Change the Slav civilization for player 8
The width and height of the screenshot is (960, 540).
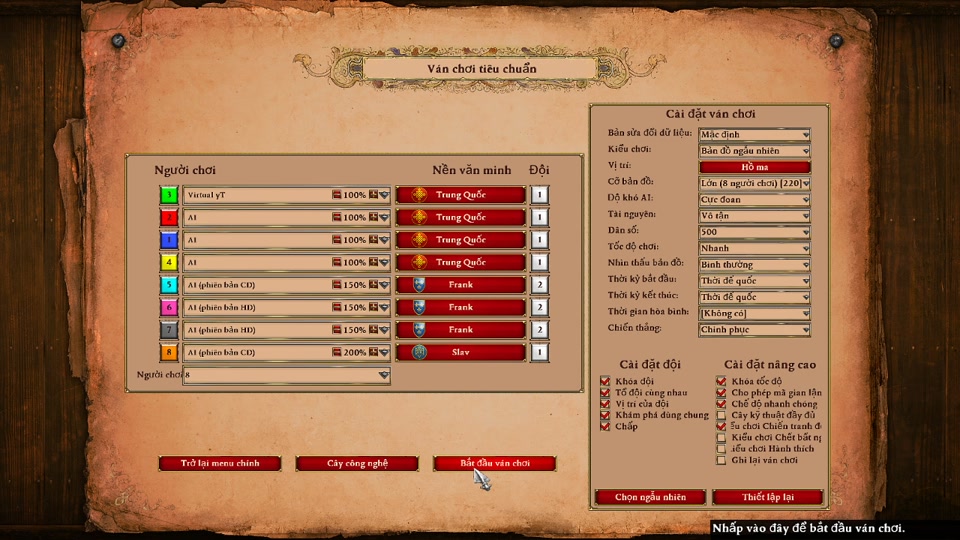pos(460,352)
